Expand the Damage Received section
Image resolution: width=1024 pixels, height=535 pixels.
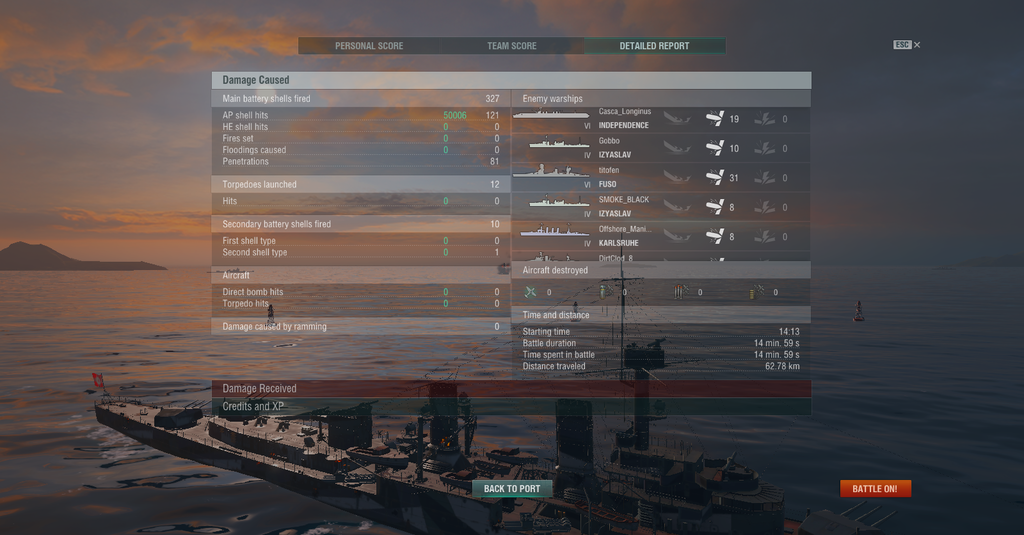pyautogui.click(x=511, y=388)
